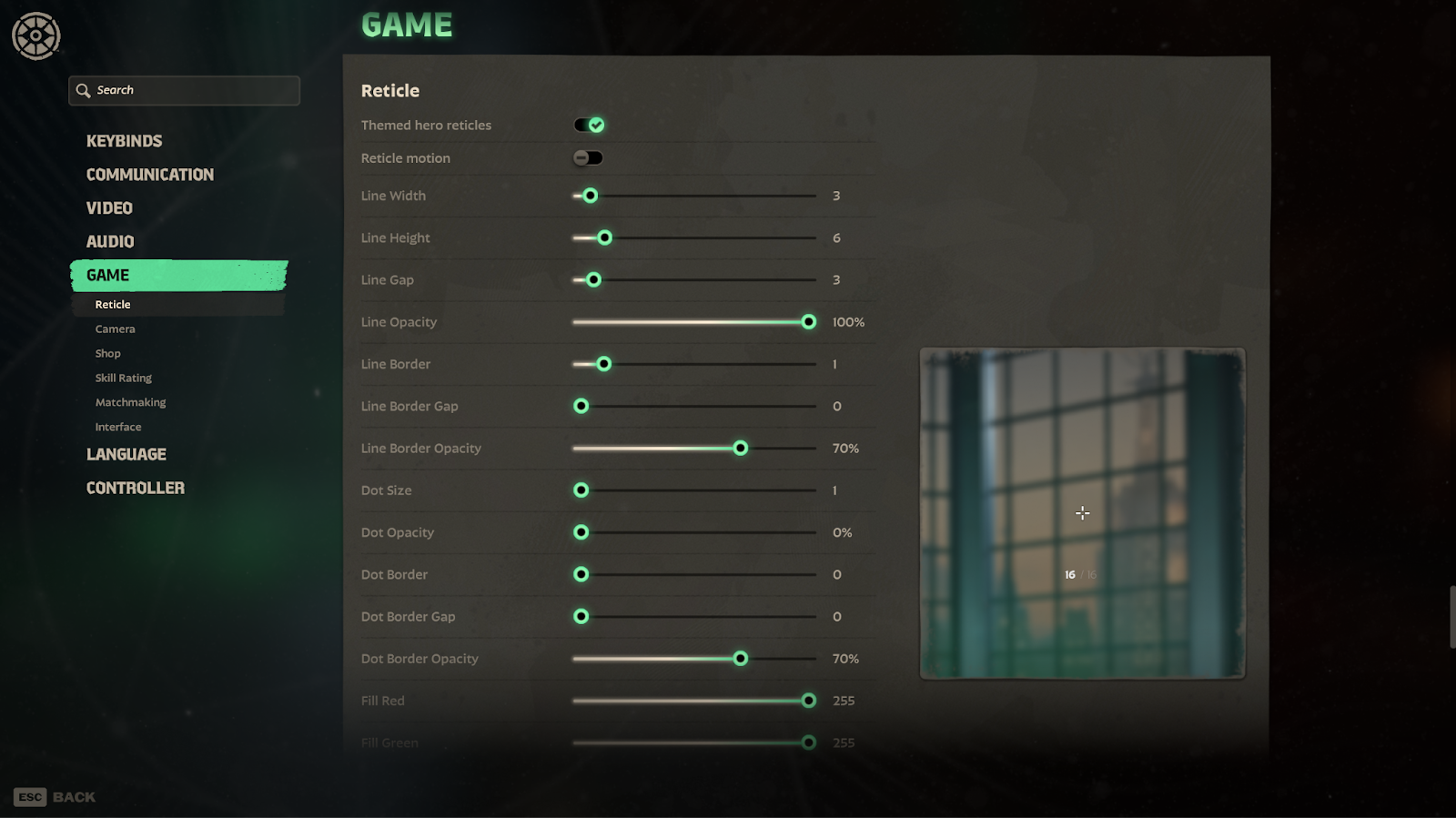The width and height of the screenshot is (1456, 818).
Task: Select the Language settings category
Action: click(126, 455)
